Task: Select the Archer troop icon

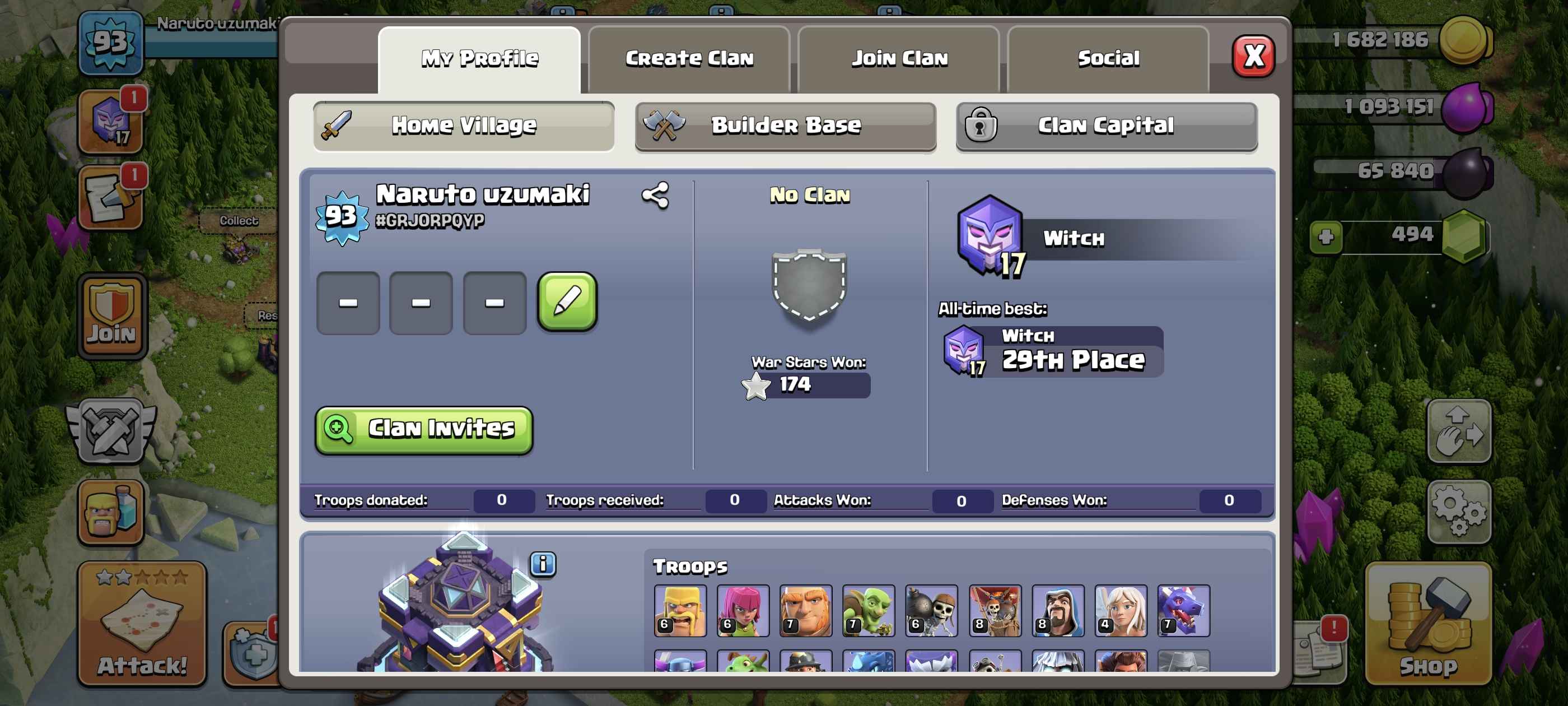Action: (x=743, y=610)
